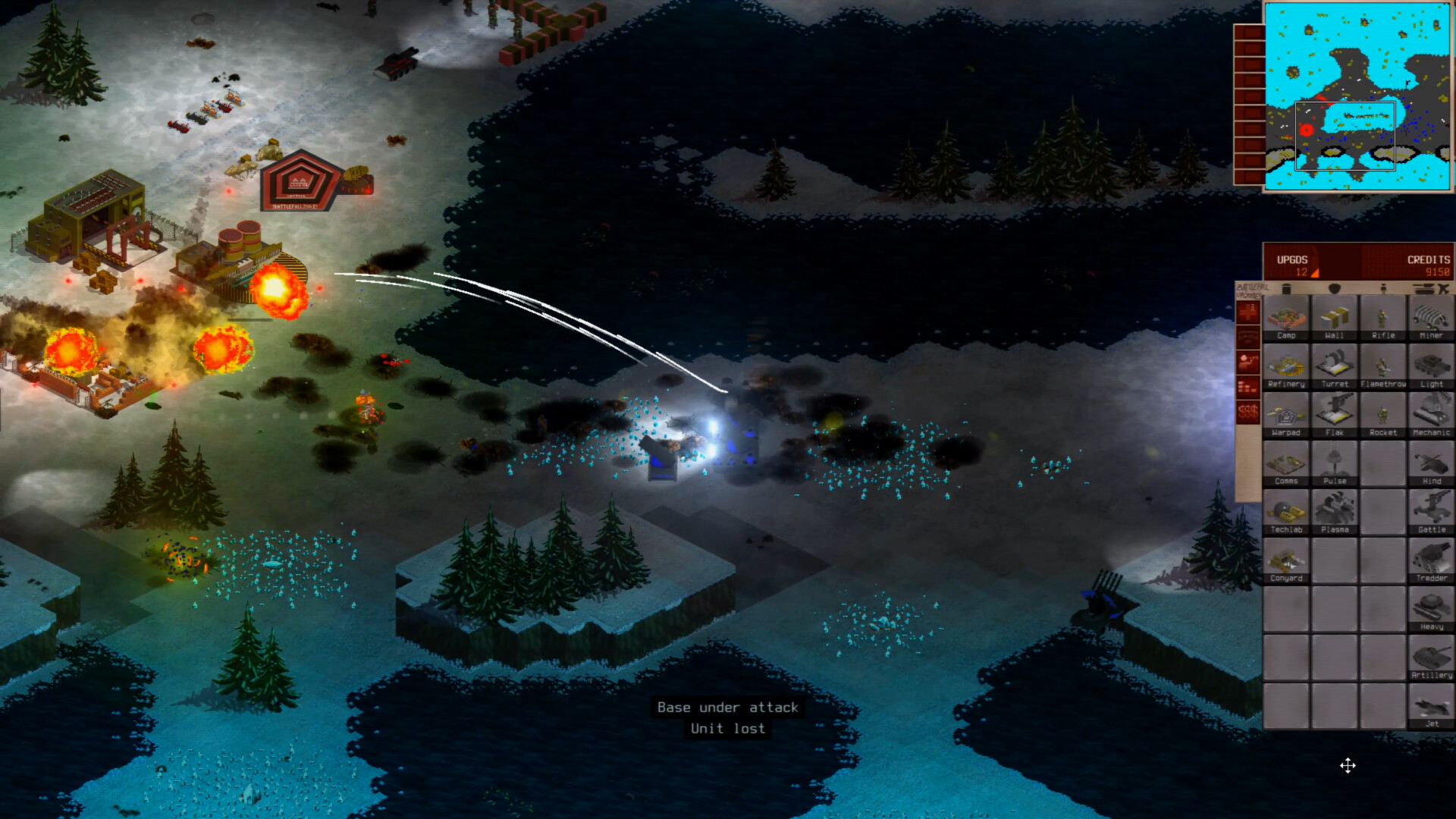This screenshot has width=1456, height=819.
Task: Click the UPGDS upgrade counter
Action: coord(1296,265)
